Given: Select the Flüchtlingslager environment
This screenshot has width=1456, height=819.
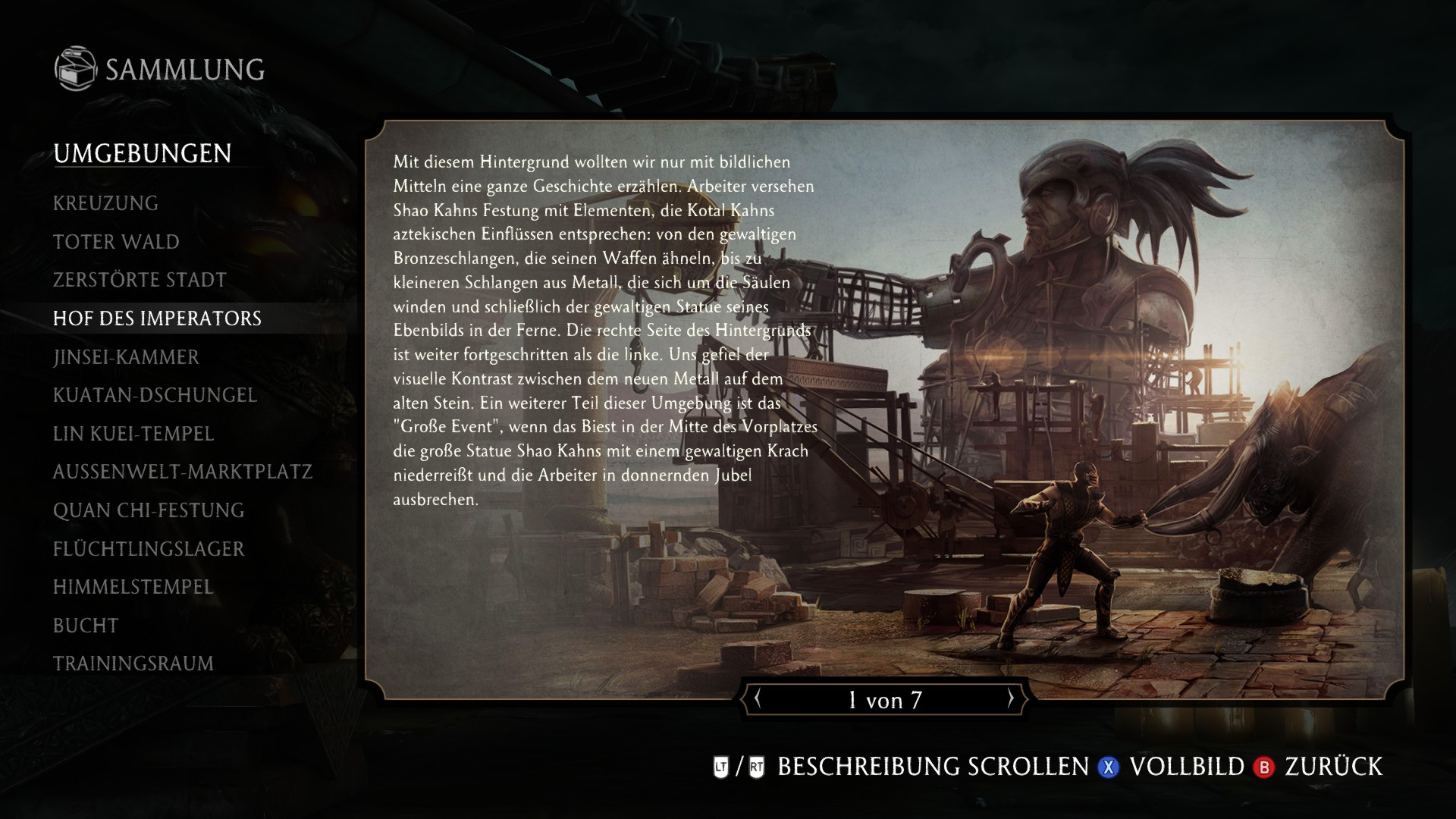Looking at the screenshot, I should 149,549.
